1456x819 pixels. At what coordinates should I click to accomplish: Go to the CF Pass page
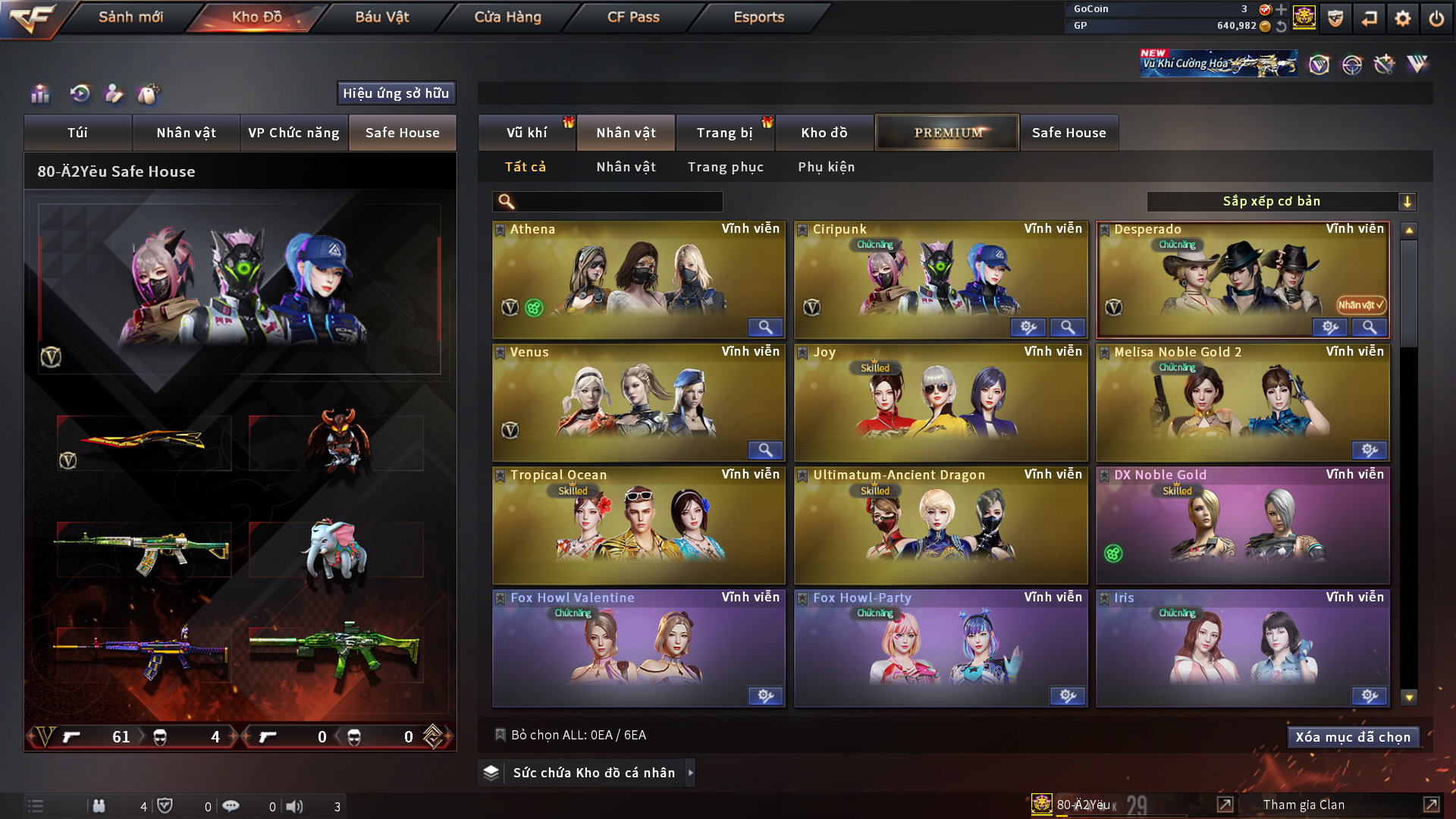[633, 17]
